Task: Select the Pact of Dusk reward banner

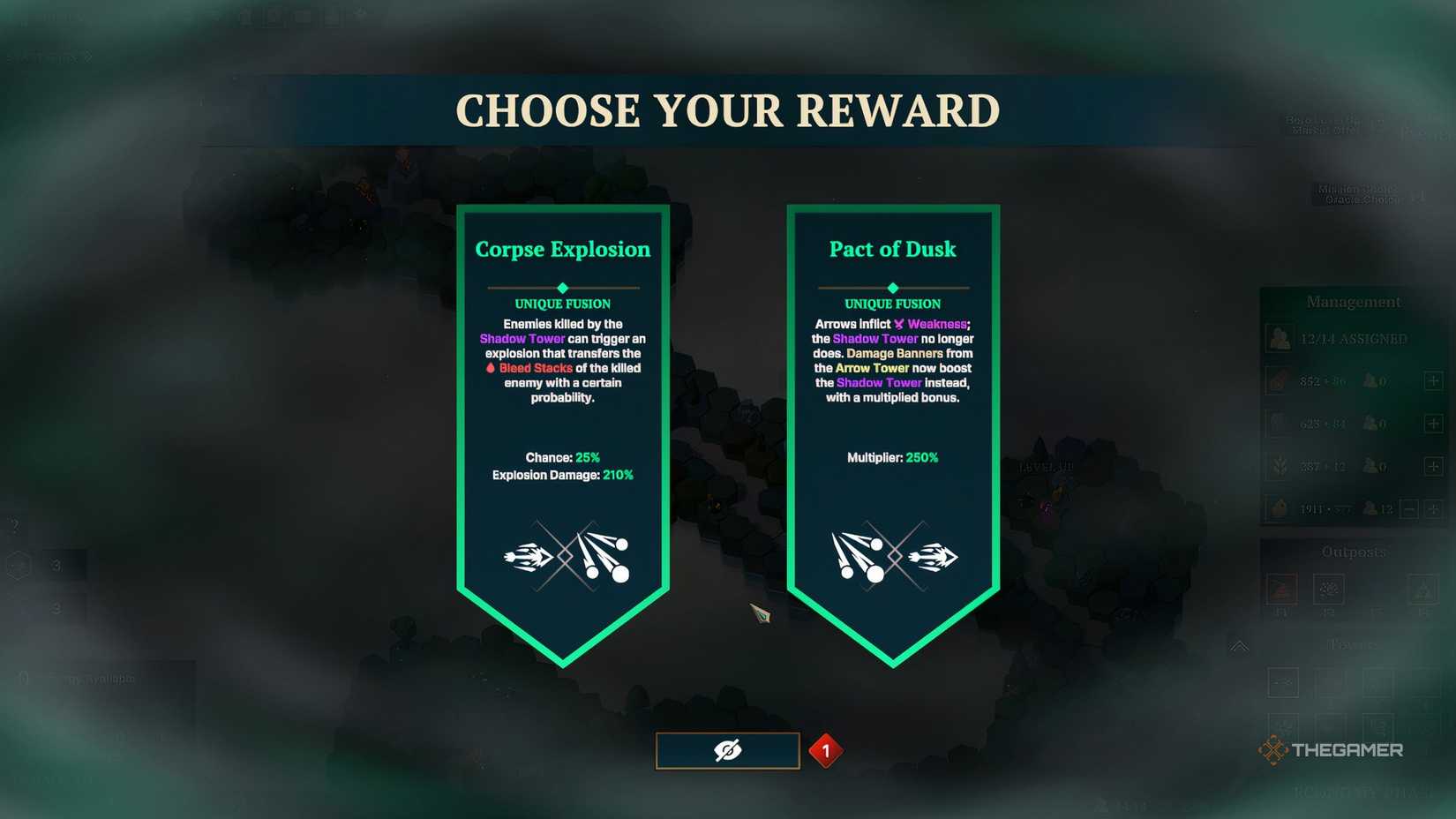Action: [x=892, y=397]
